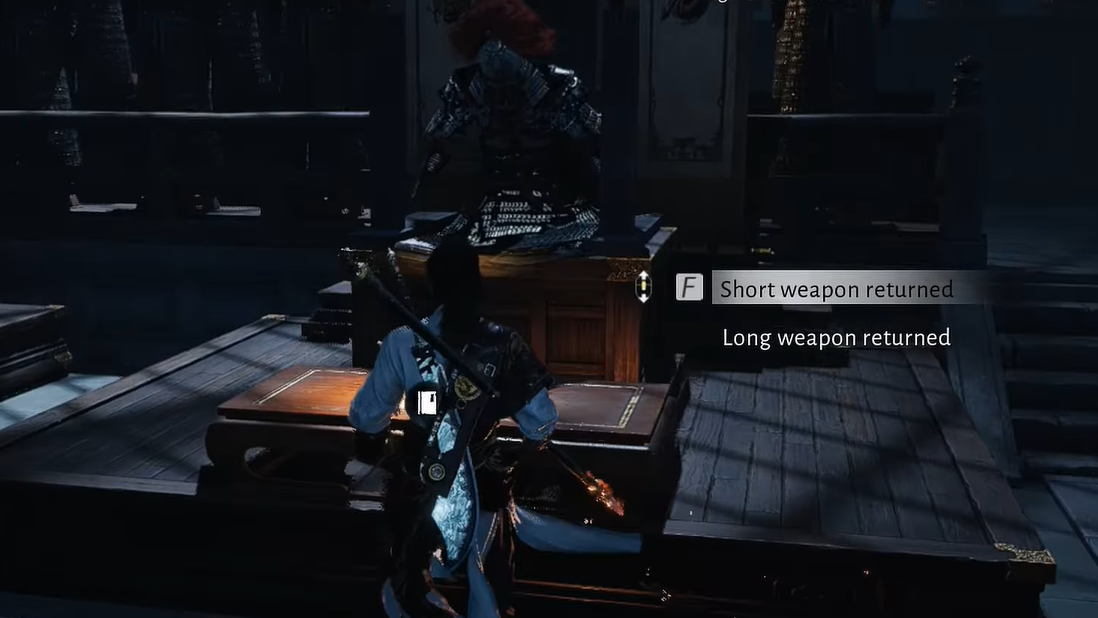Select the "Short weapon returned" option
The height and width of the screenshot is (618, 1098).
click(x=836, y=289)
